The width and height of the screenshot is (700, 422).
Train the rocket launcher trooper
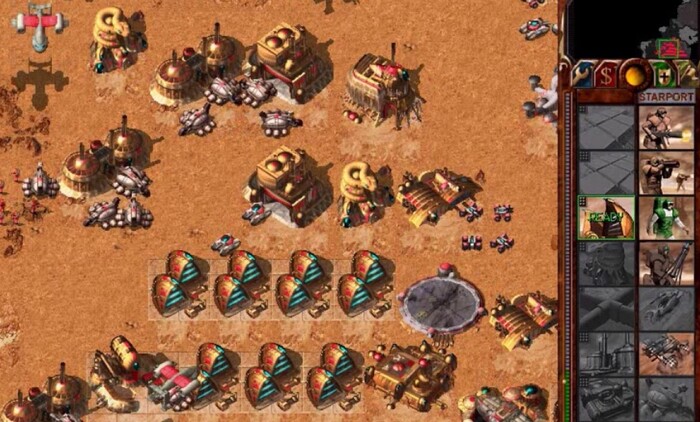click(x=667, y=172)
